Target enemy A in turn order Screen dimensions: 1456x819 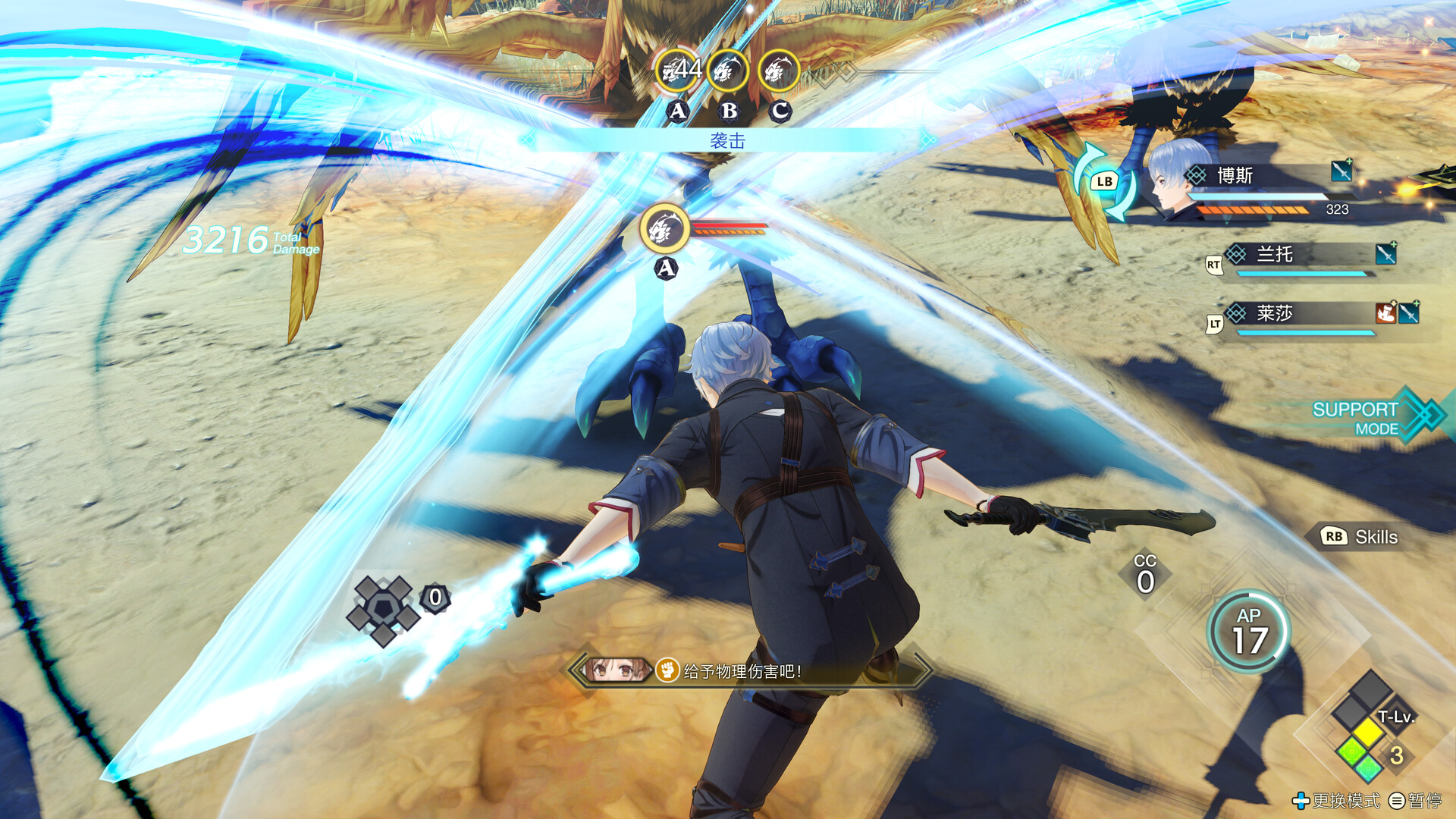pyautogui.click(x=677, y=72)
